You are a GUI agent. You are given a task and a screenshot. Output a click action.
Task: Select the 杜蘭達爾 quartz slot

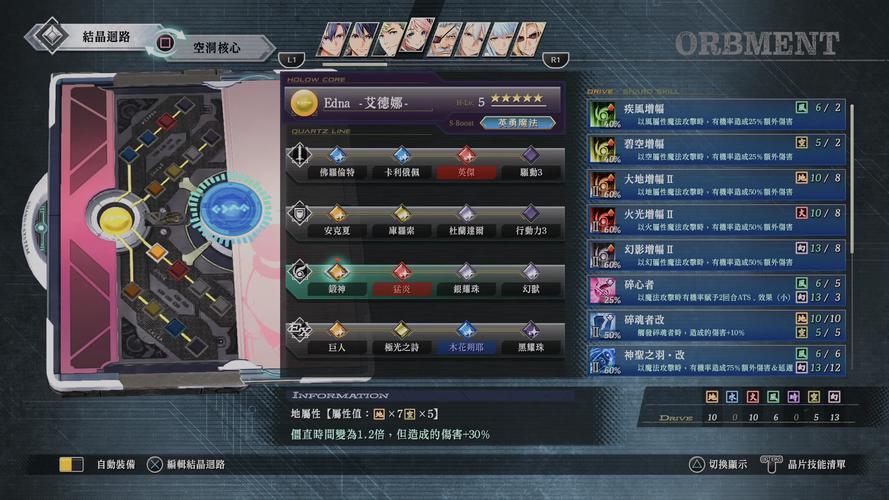(465, 230)
